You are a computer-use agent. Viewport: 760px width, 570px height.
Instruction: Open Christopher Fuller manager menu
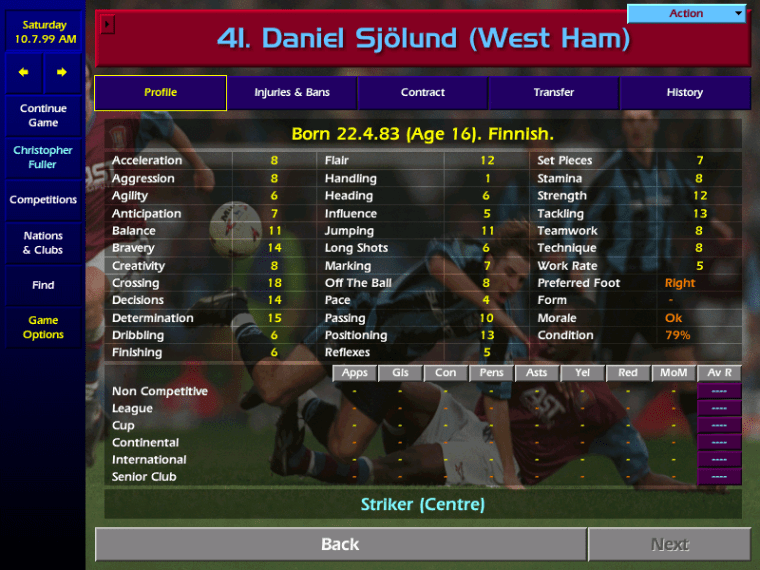[x=43, y=158]
